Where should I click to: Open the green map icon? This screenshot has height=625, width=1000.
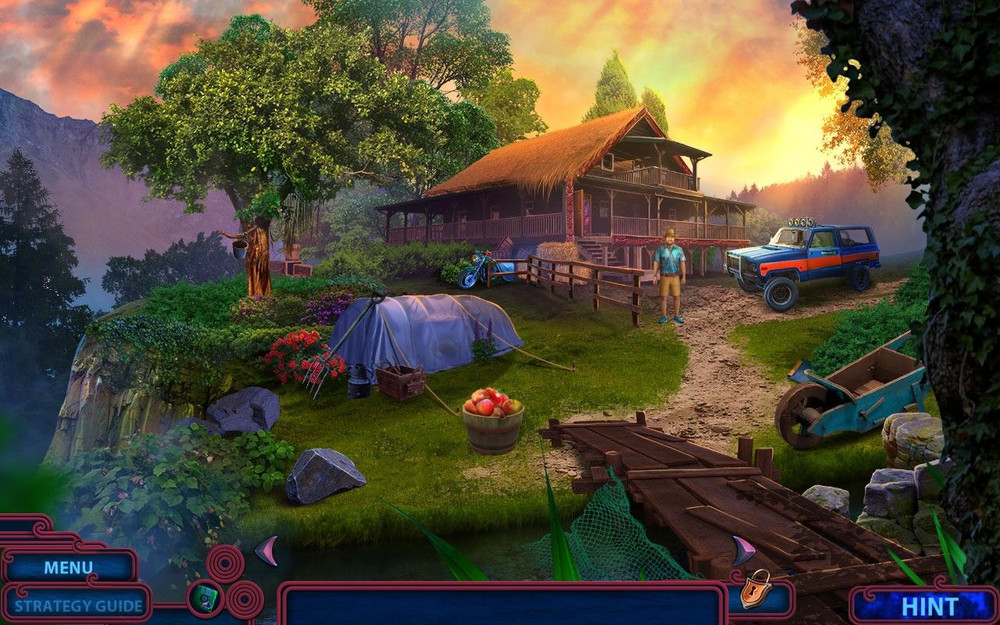tap(204, 597)
